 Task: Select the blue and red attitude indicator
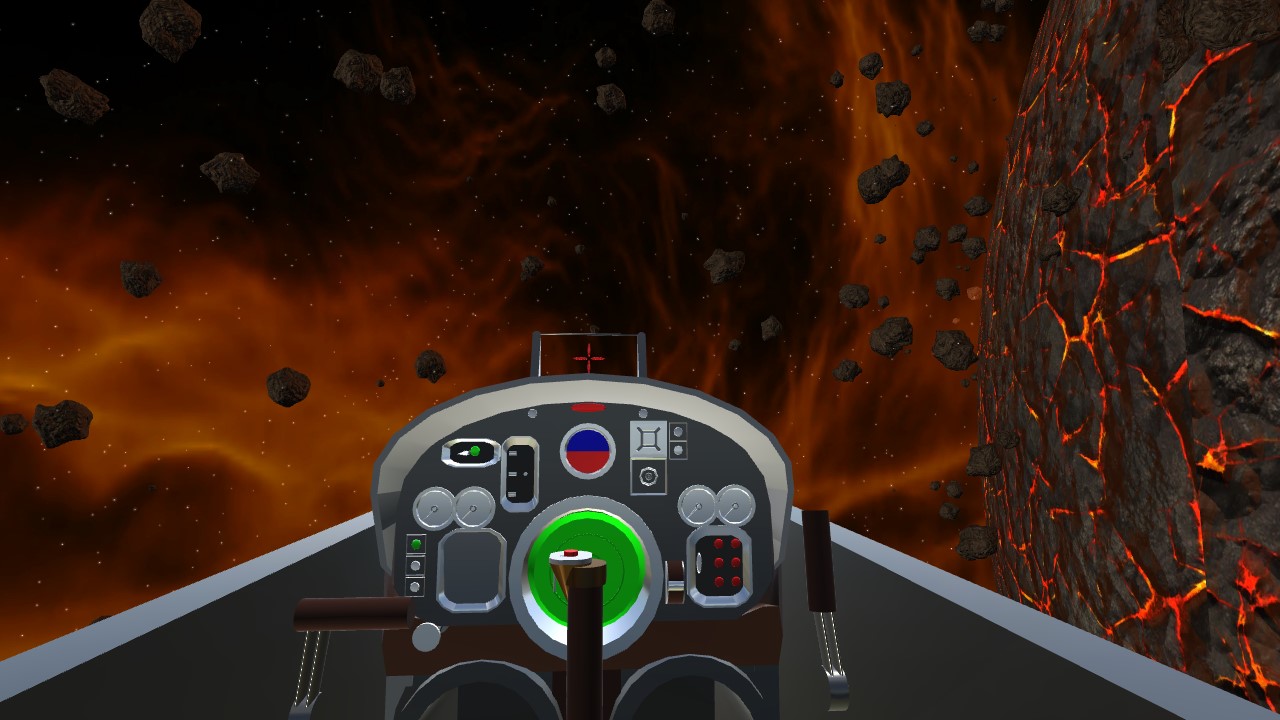588,451
